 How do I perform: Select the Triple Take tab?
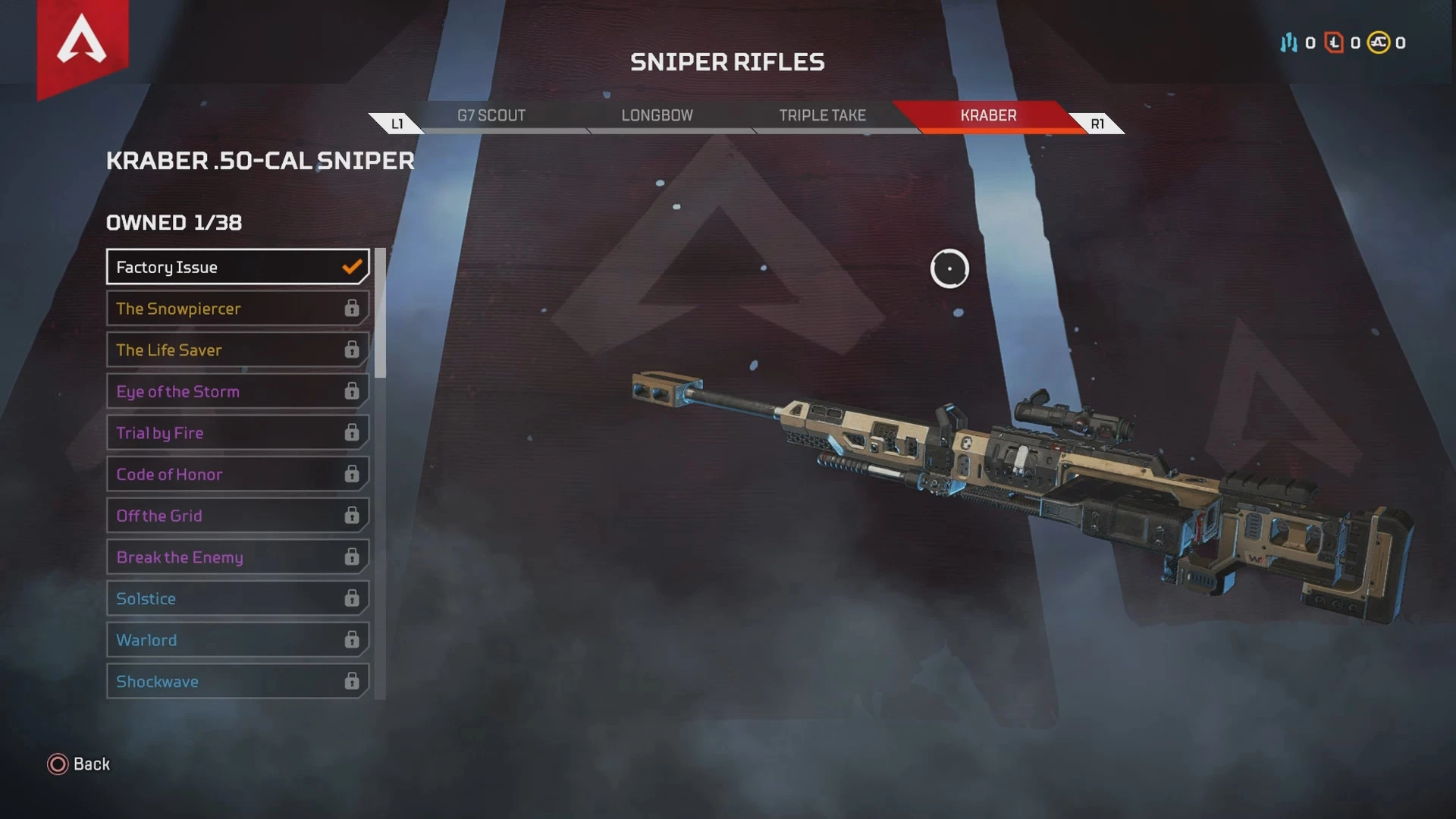point(822,115)
